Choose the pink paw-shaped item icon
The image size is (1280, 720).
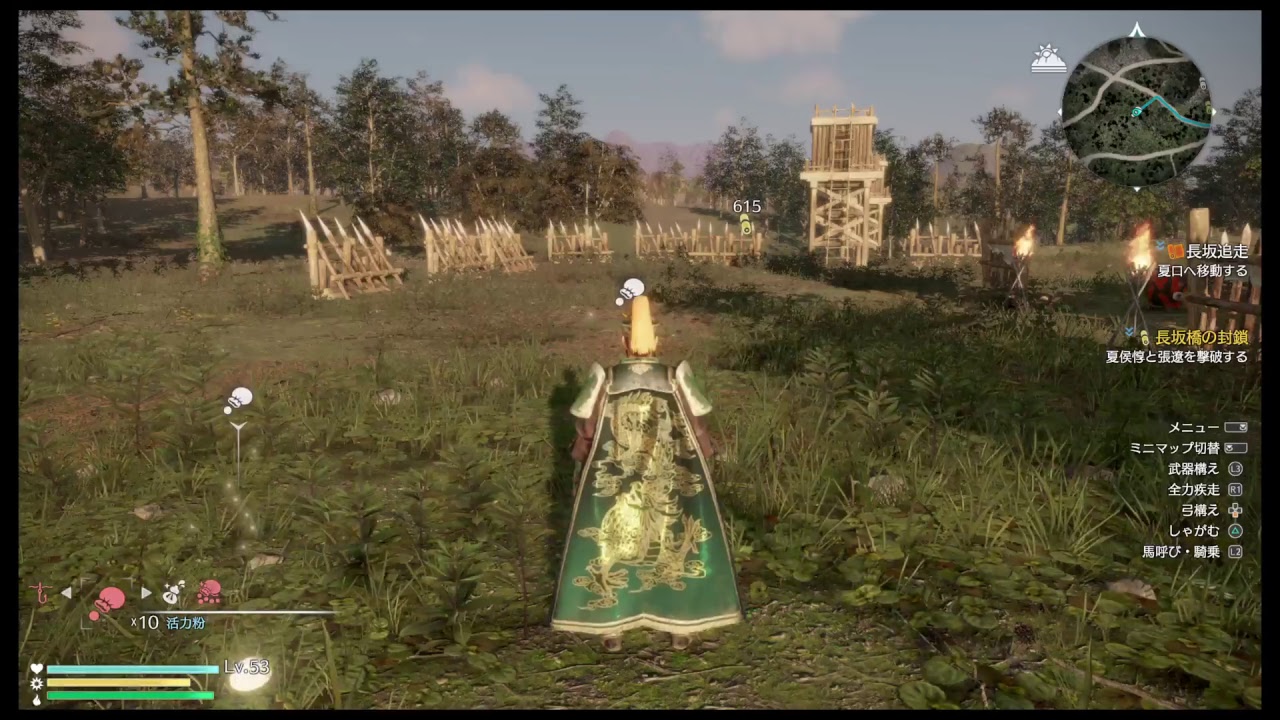click(x=208, y=593)
